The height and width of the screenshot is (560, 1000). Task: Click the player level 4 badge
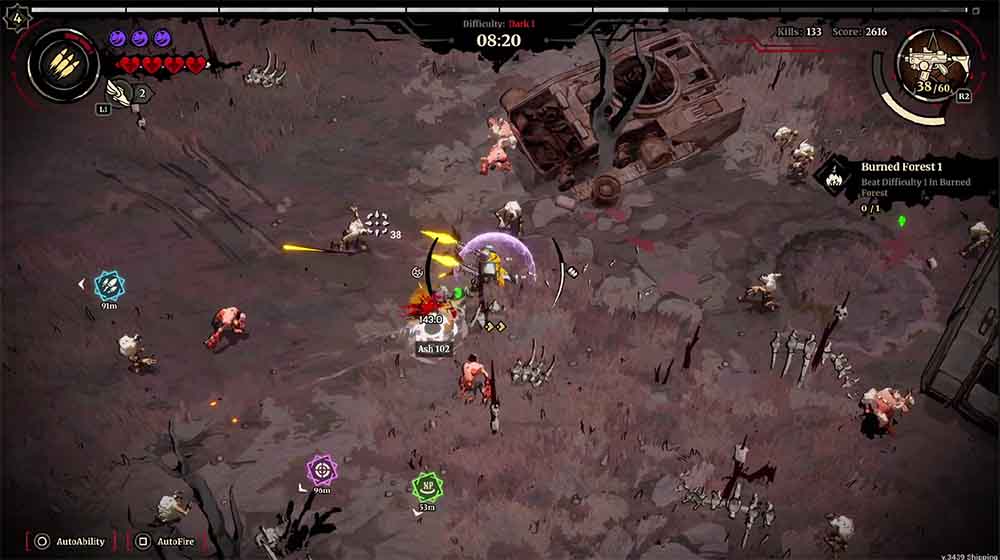point(15,19)
